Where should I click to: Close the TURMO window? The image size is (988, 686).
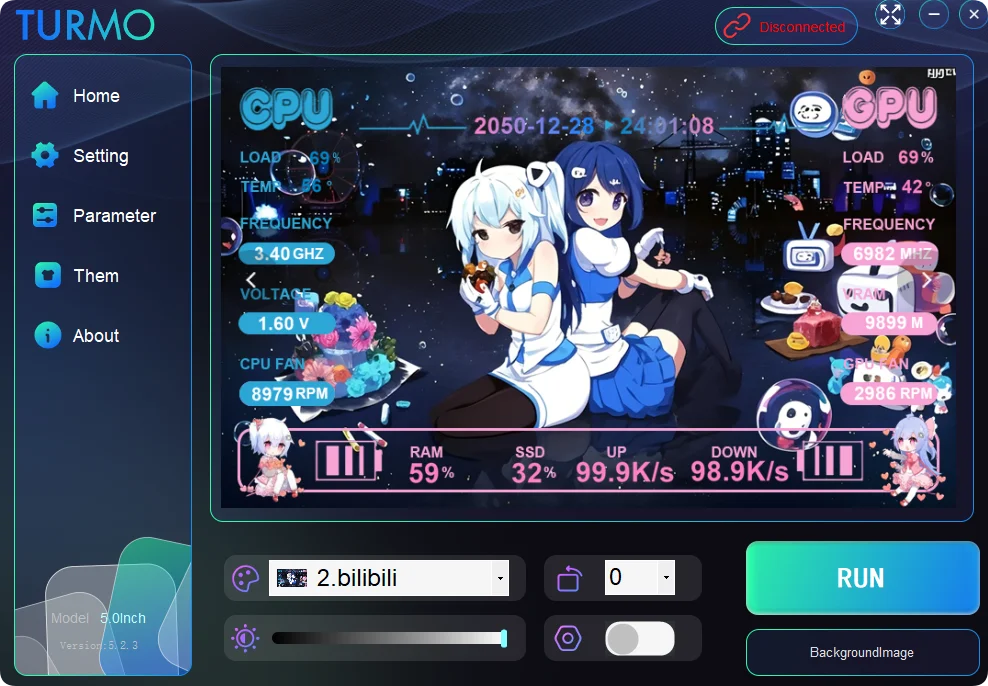coord(973,14)
